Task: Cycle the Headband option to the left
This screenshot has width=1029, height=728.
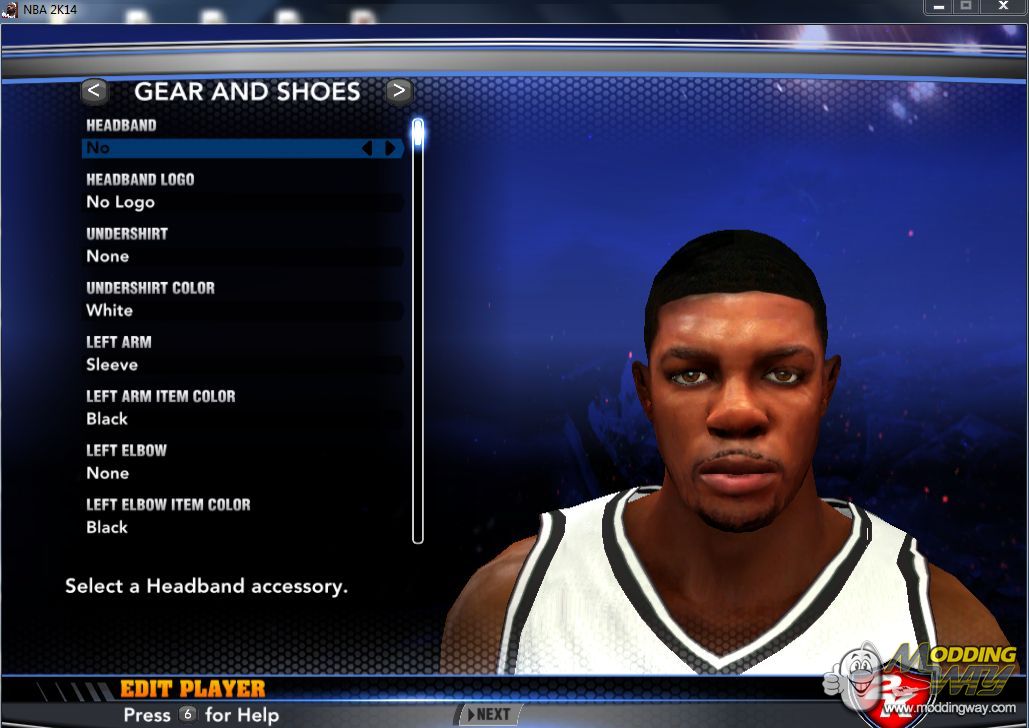Action: [366, 148]
